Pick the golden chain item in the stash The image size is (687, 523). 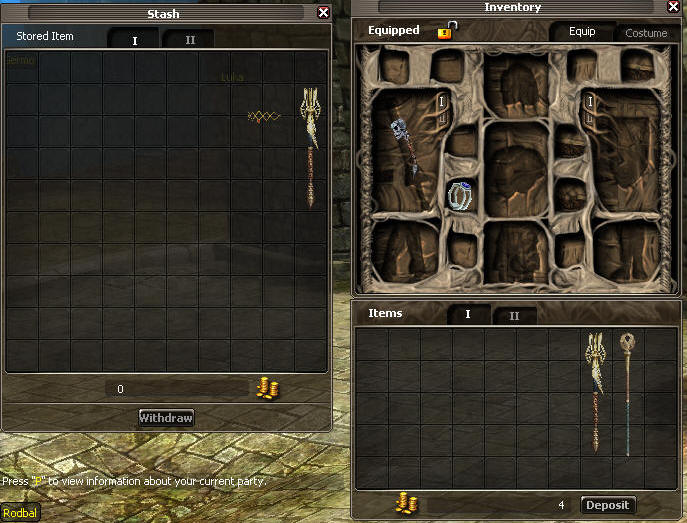[x=264, y=117]
